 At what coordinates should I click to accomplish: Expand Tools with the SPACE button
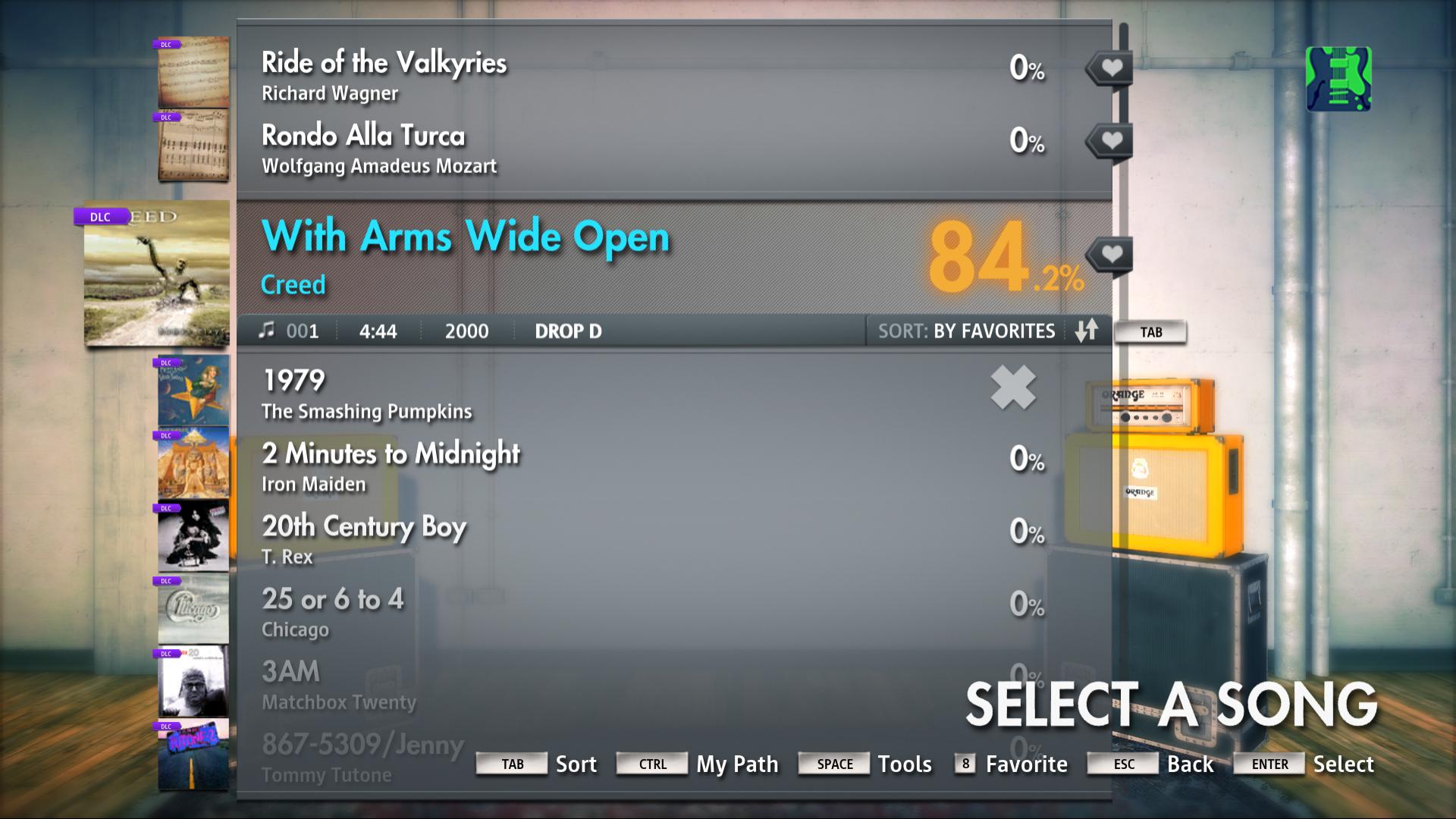833,764
